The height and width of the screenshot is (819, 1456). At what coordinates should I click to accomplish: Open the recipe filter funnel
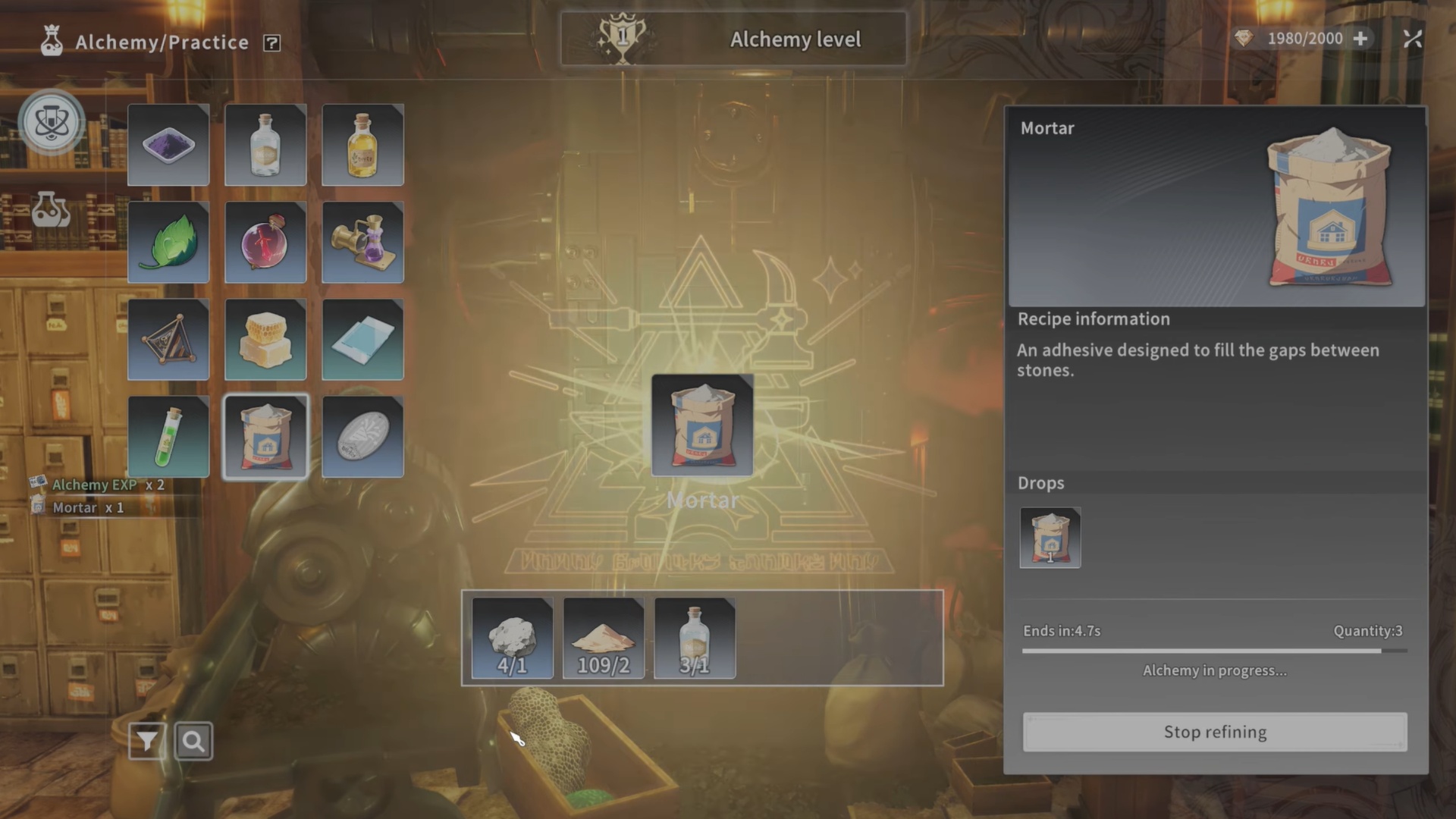coord(147,741)
